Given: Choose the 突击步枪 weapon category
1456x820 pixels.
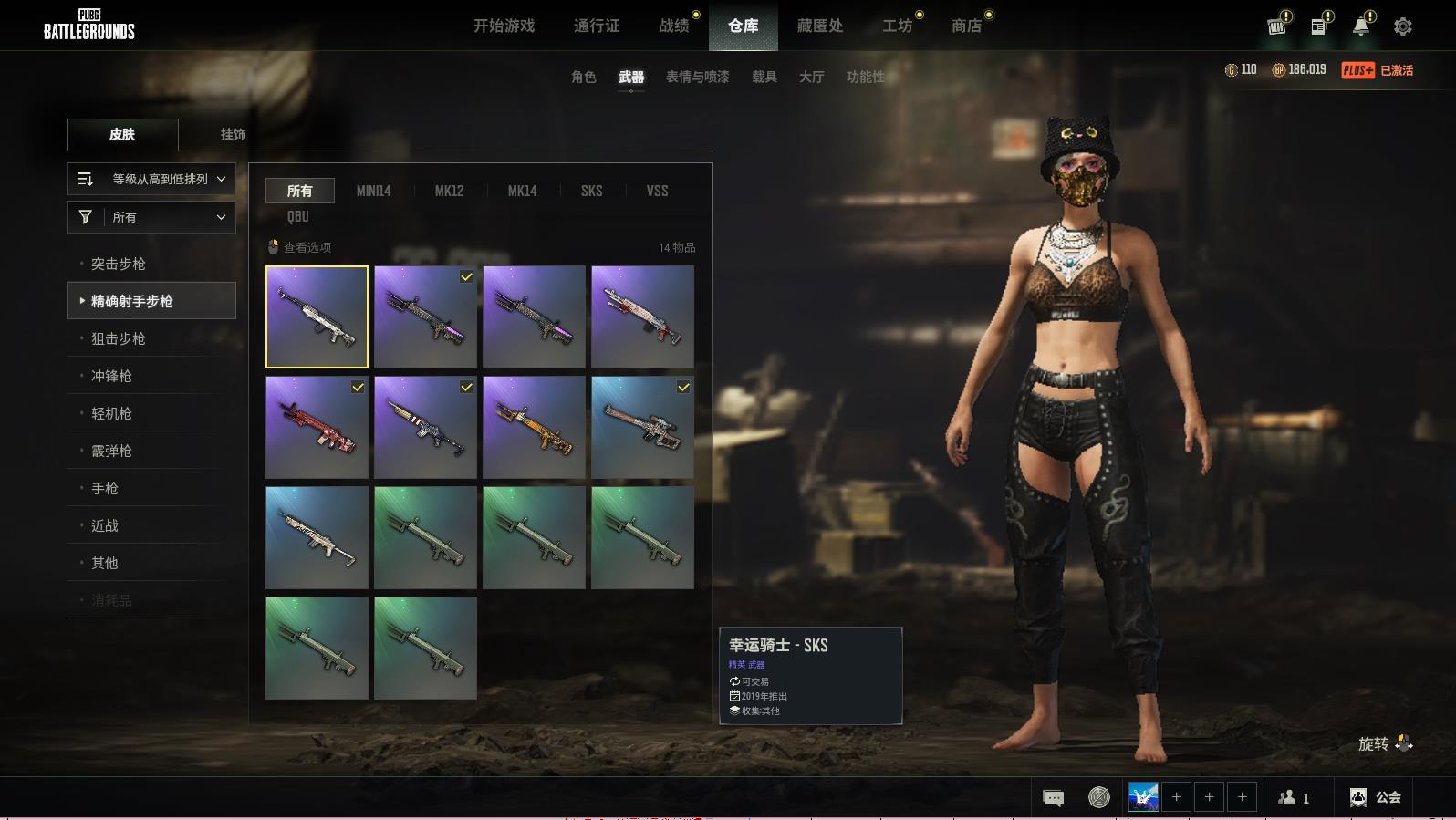Looking at the screenshot, I should tap(119, 264).
